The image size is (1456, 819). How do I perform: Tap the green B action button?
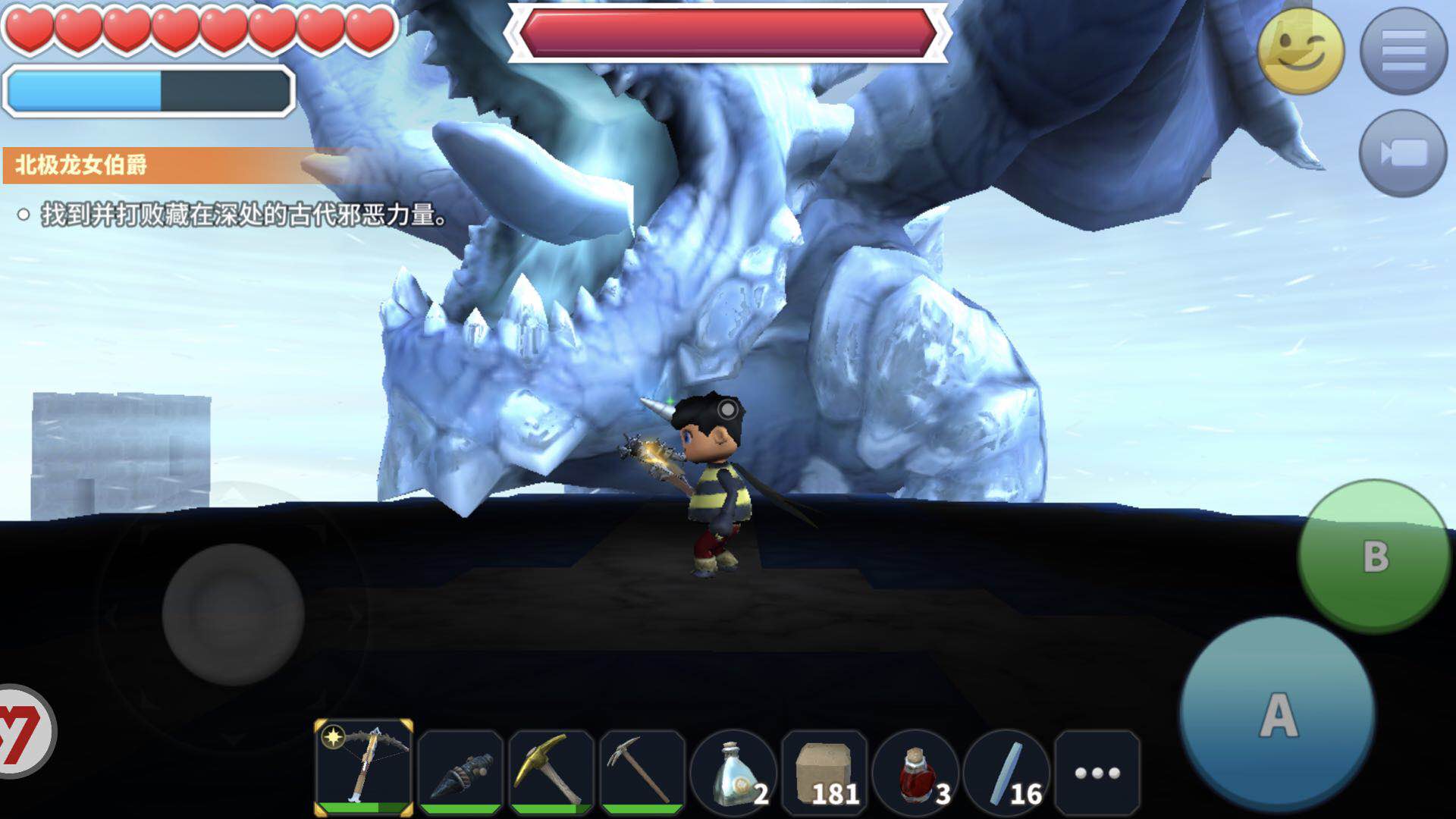pos(1374,556)
